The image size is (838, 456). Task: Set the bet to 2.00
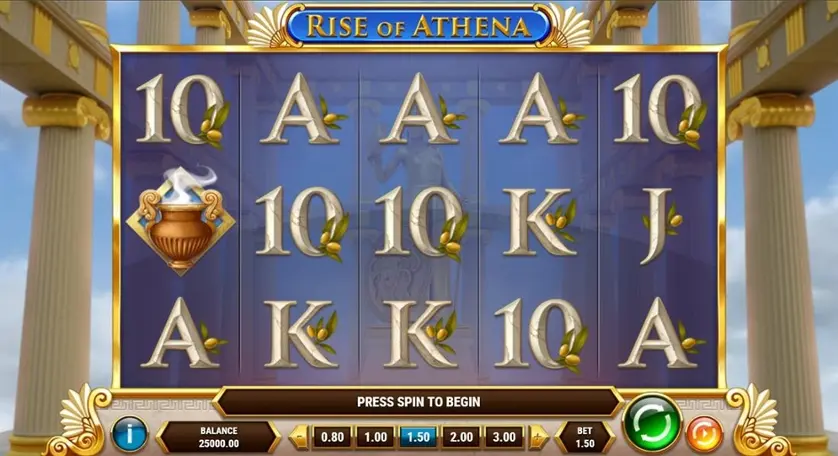click(461, 437)
